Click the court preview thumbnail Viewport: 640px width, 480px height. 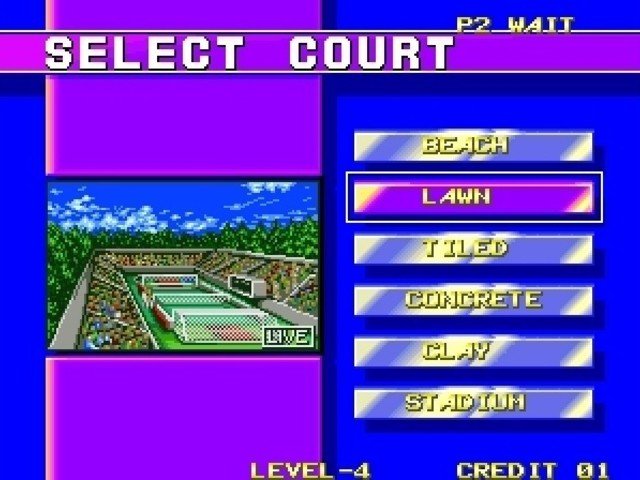pyautogui.click(x=183, y=265)
